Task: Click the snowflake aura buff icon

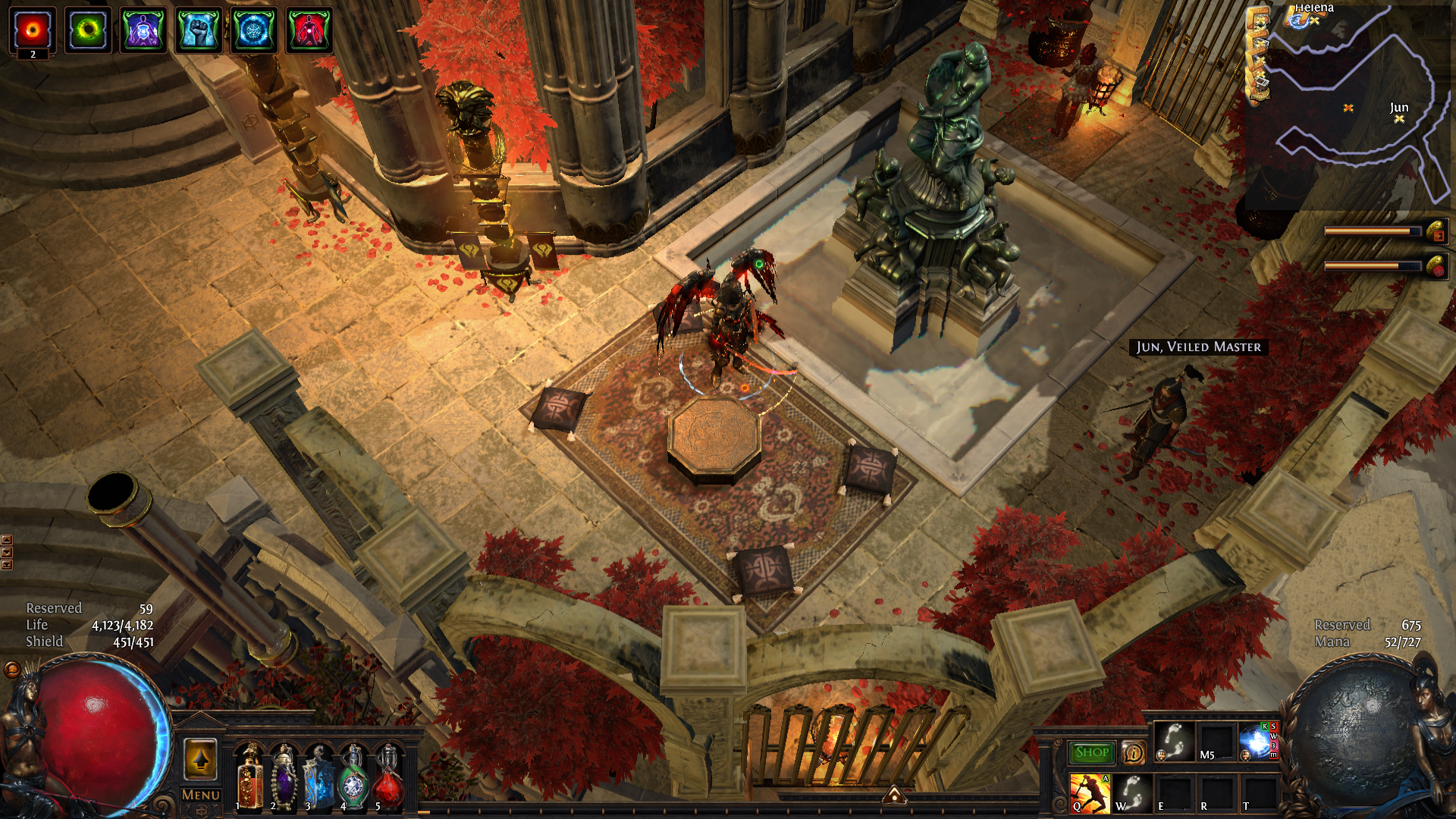Action: click(253, 30)
